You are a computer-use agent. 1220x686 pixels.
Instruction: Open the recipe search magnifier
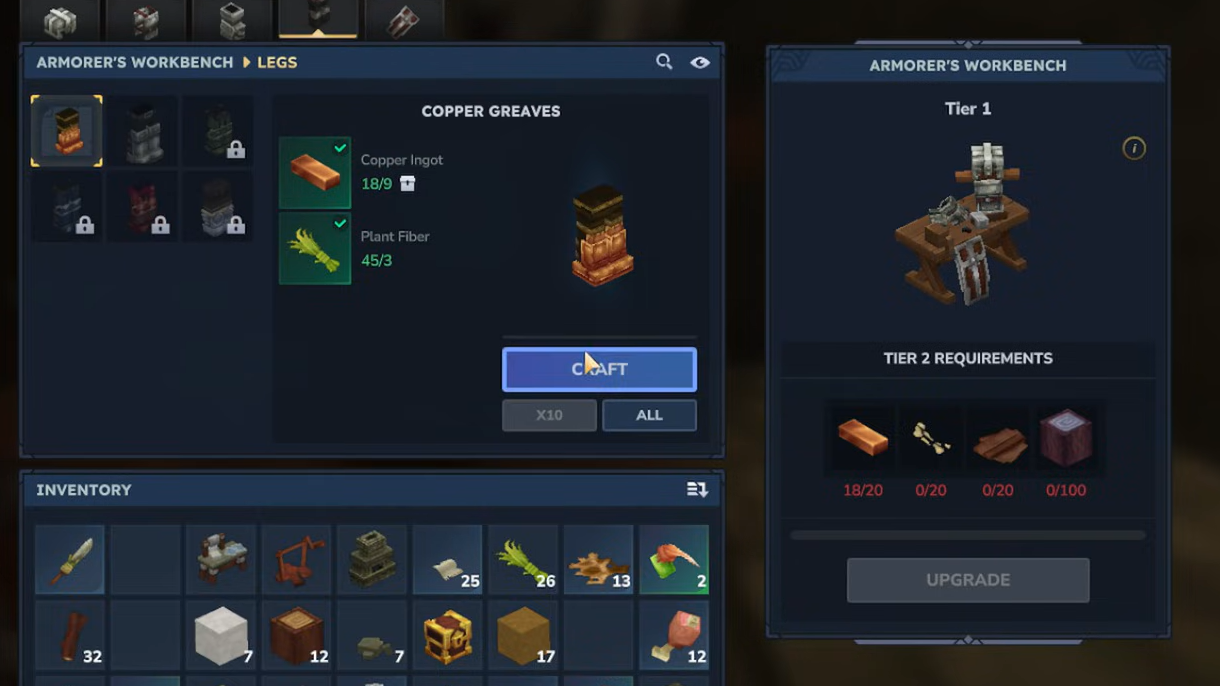click(x=664, y=62)
